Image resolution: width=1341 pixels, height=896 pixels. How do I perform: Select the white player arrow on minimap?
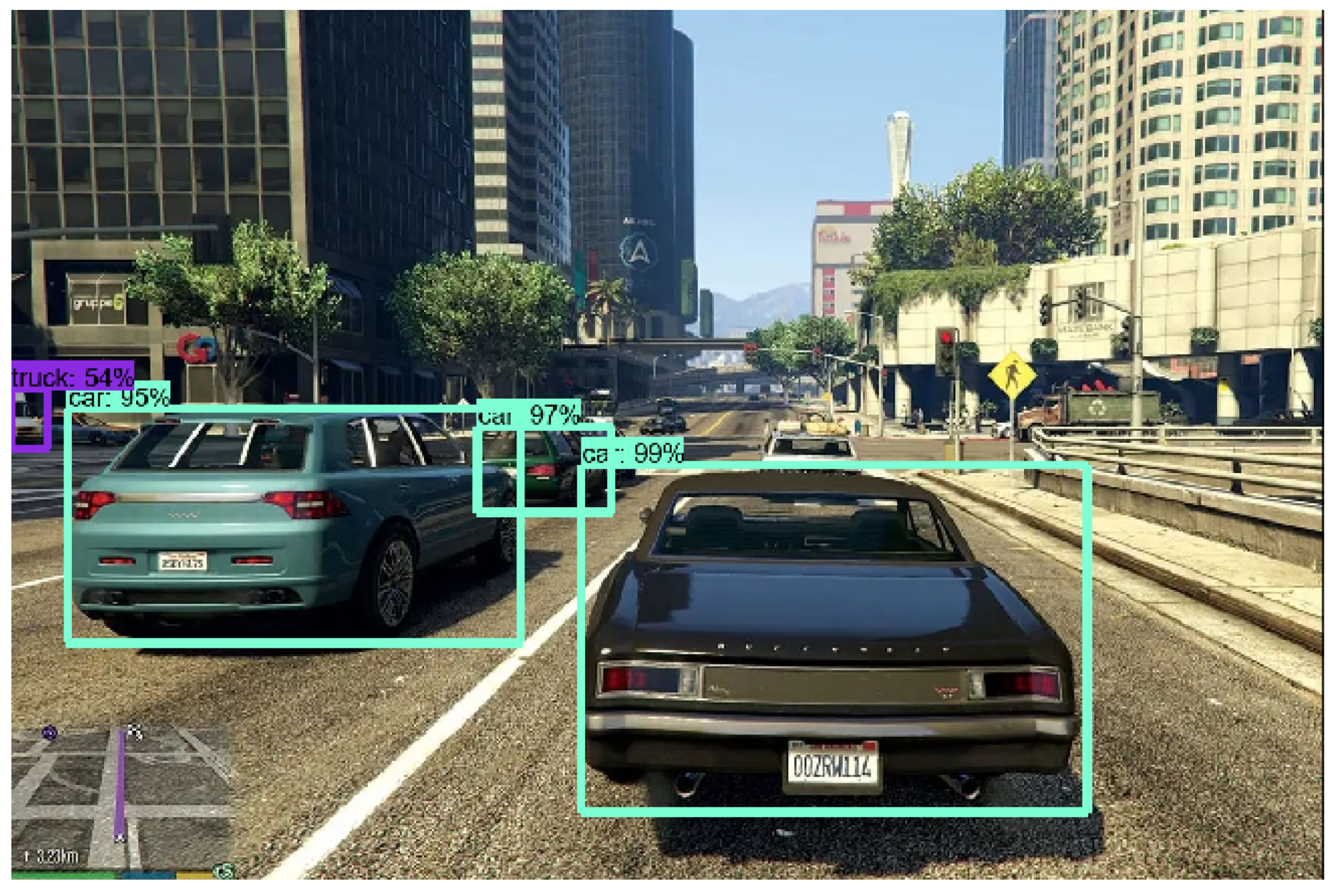click(119, 838)
